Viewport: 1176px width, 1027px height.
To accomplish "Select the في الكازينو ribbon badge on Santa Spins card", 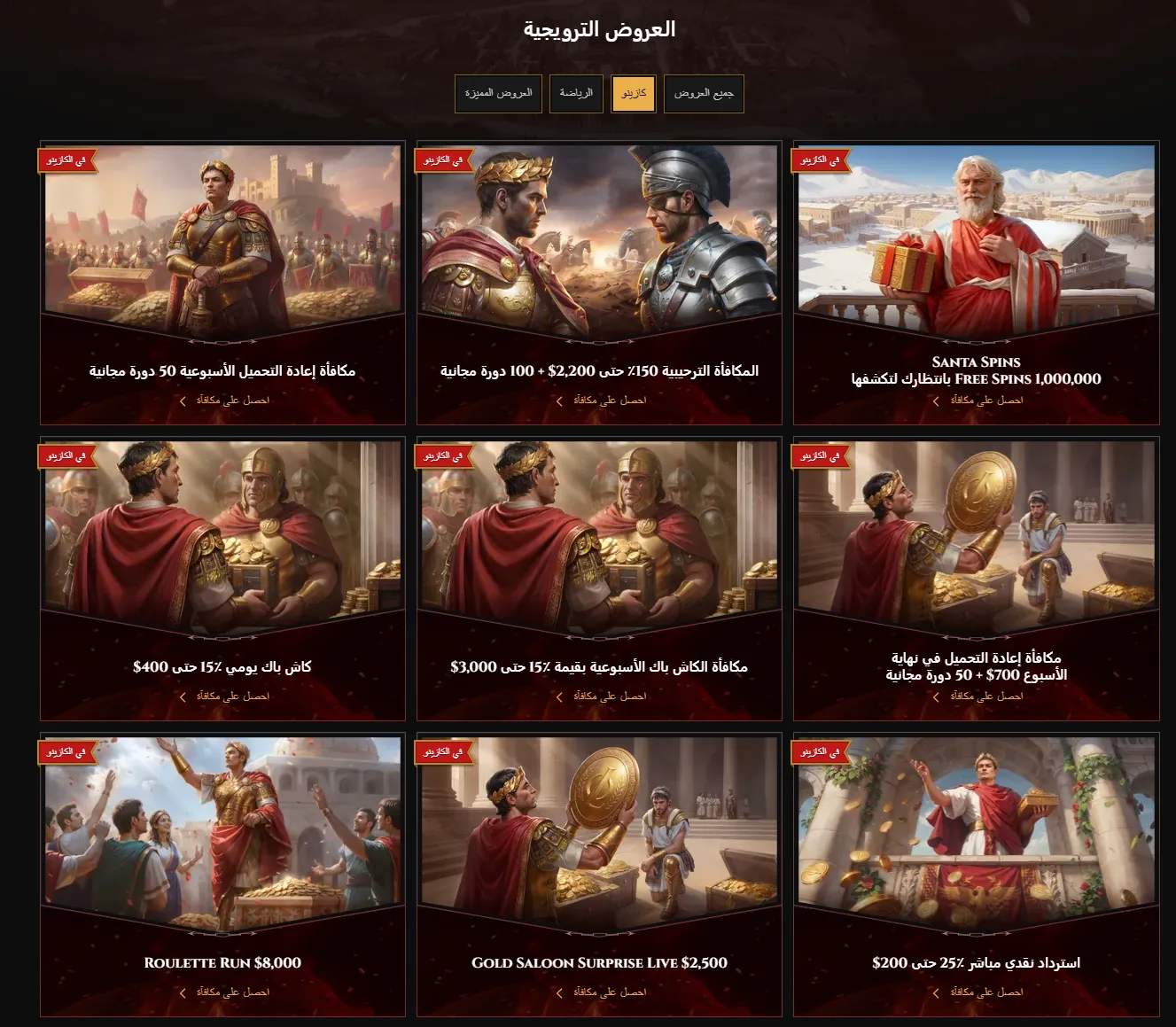I will (x=819, y=161).
